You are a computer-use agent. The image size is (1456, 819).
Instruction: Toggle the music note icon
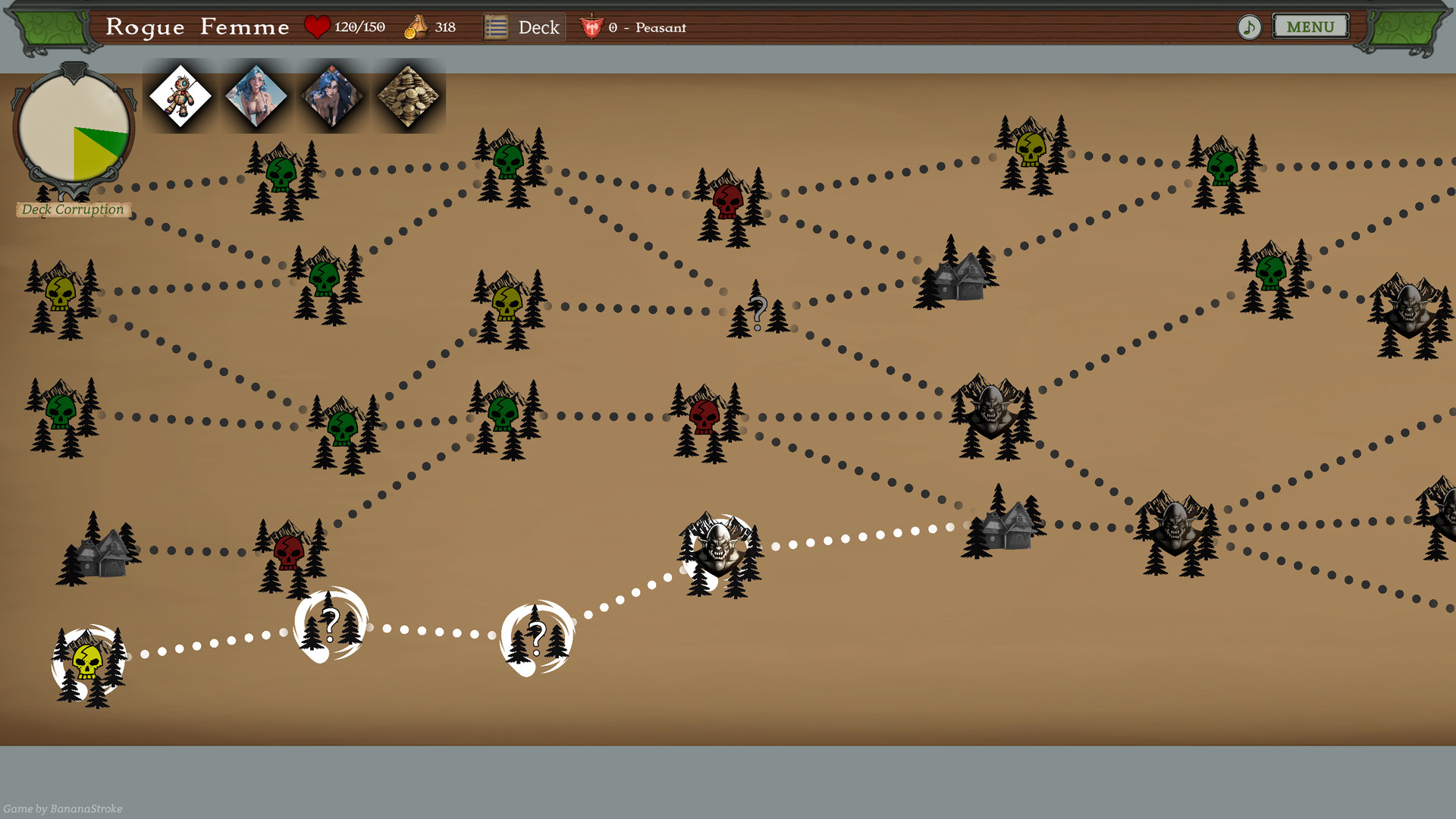tap(1249, 28)
